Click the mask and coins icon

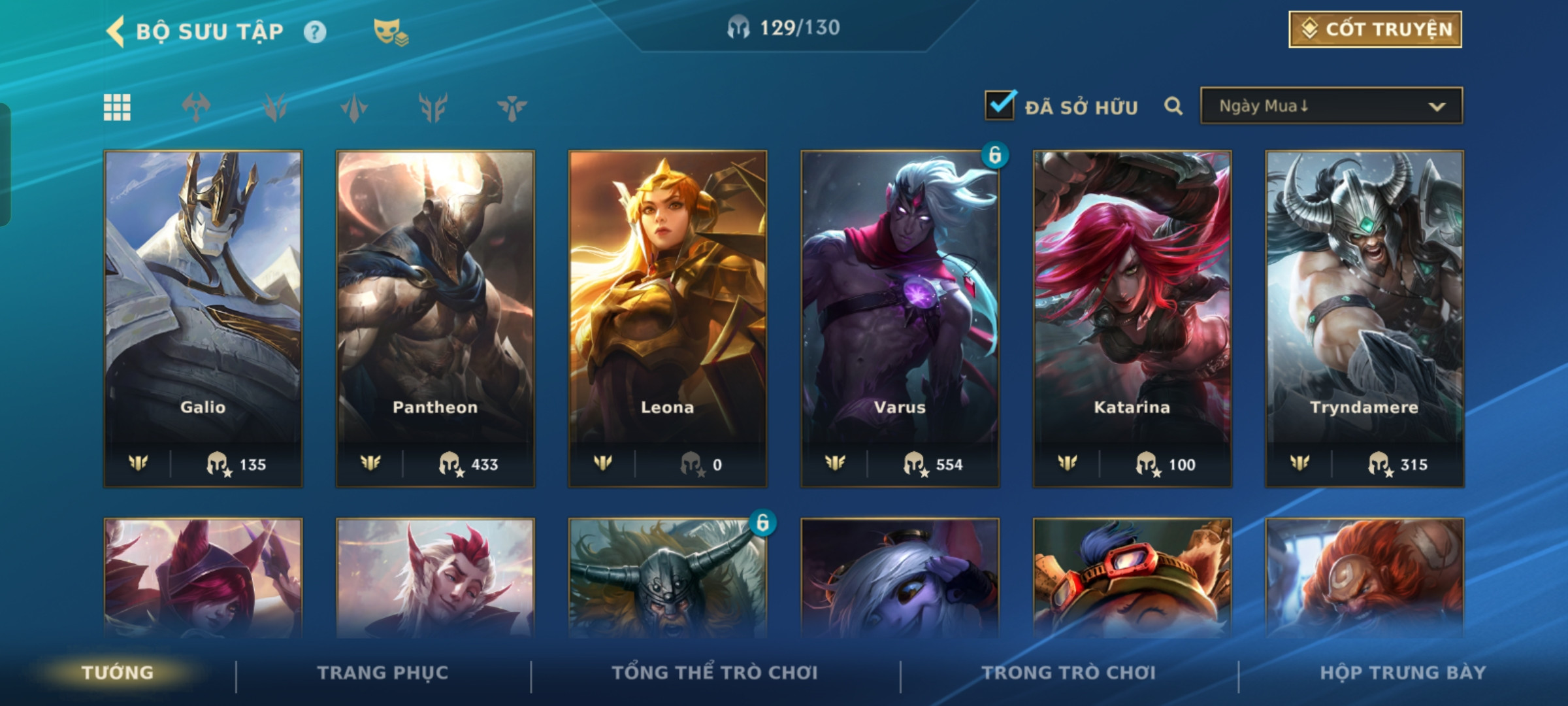click(390, 32)
